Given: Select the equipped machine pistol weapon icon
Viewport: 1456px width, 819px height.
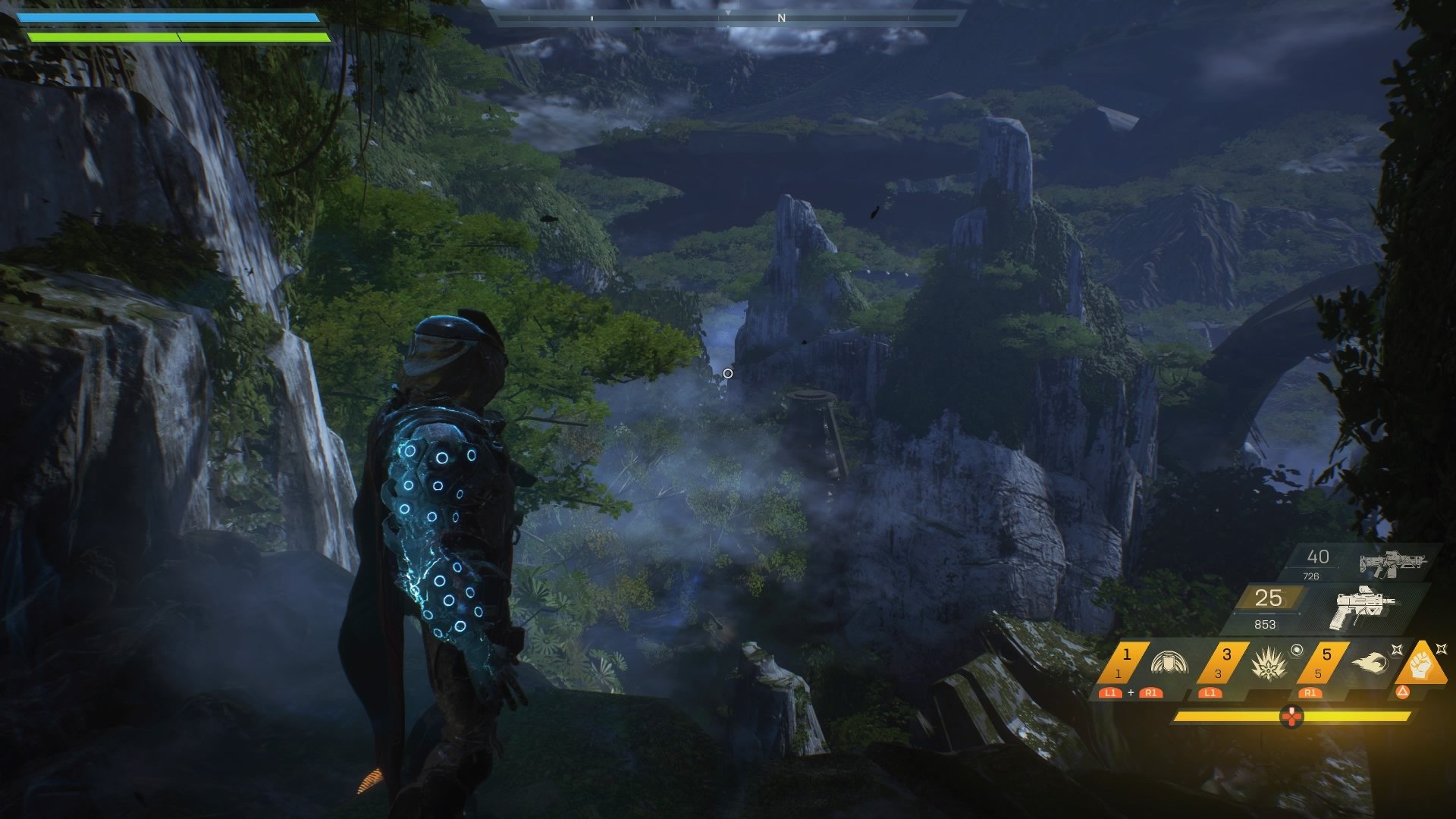Looking at the screenshot, I should [x=1363, y=607].
